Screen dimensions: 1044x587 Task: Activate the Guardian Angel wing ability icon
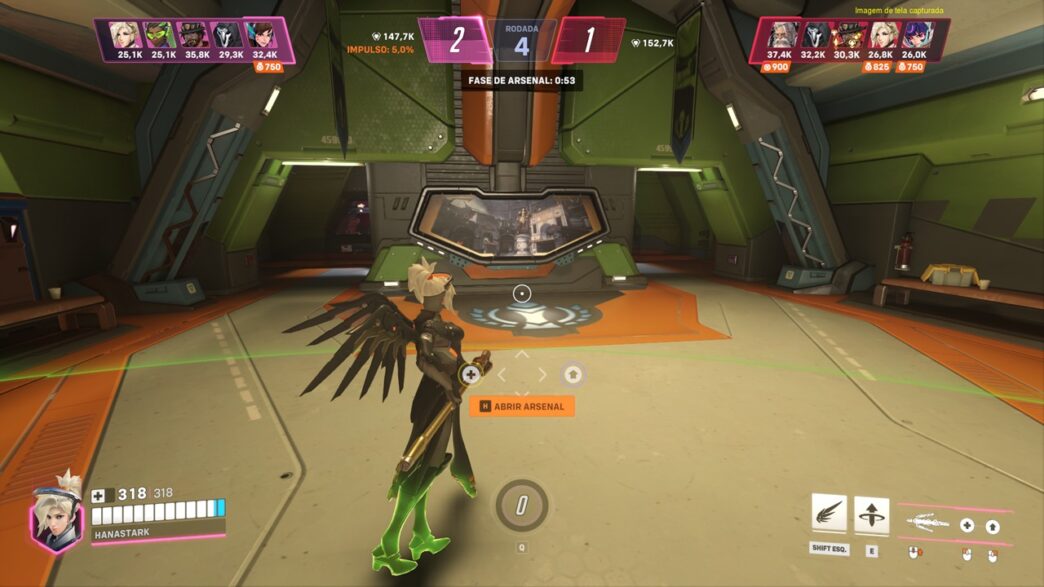(829, 514)
